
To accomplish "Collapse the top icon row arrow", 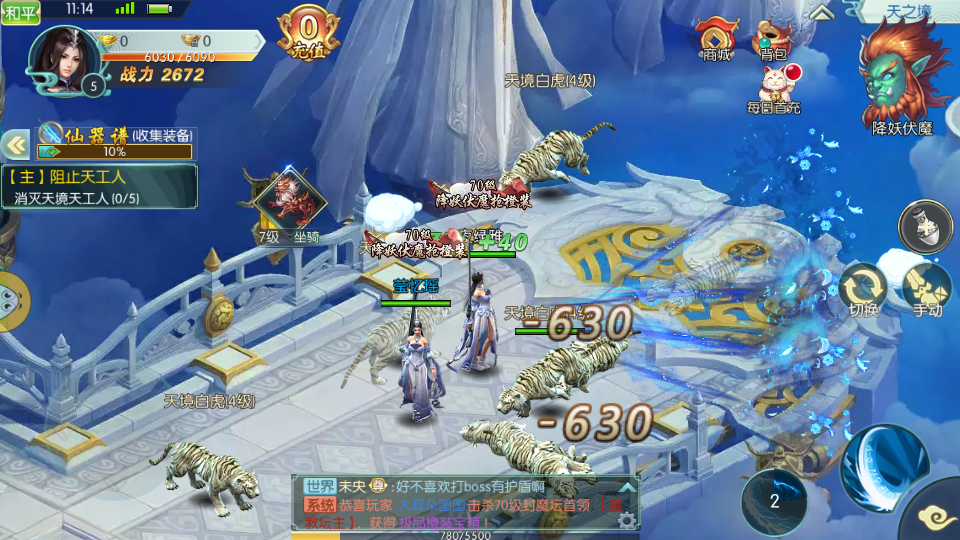I will pos(822,12).
